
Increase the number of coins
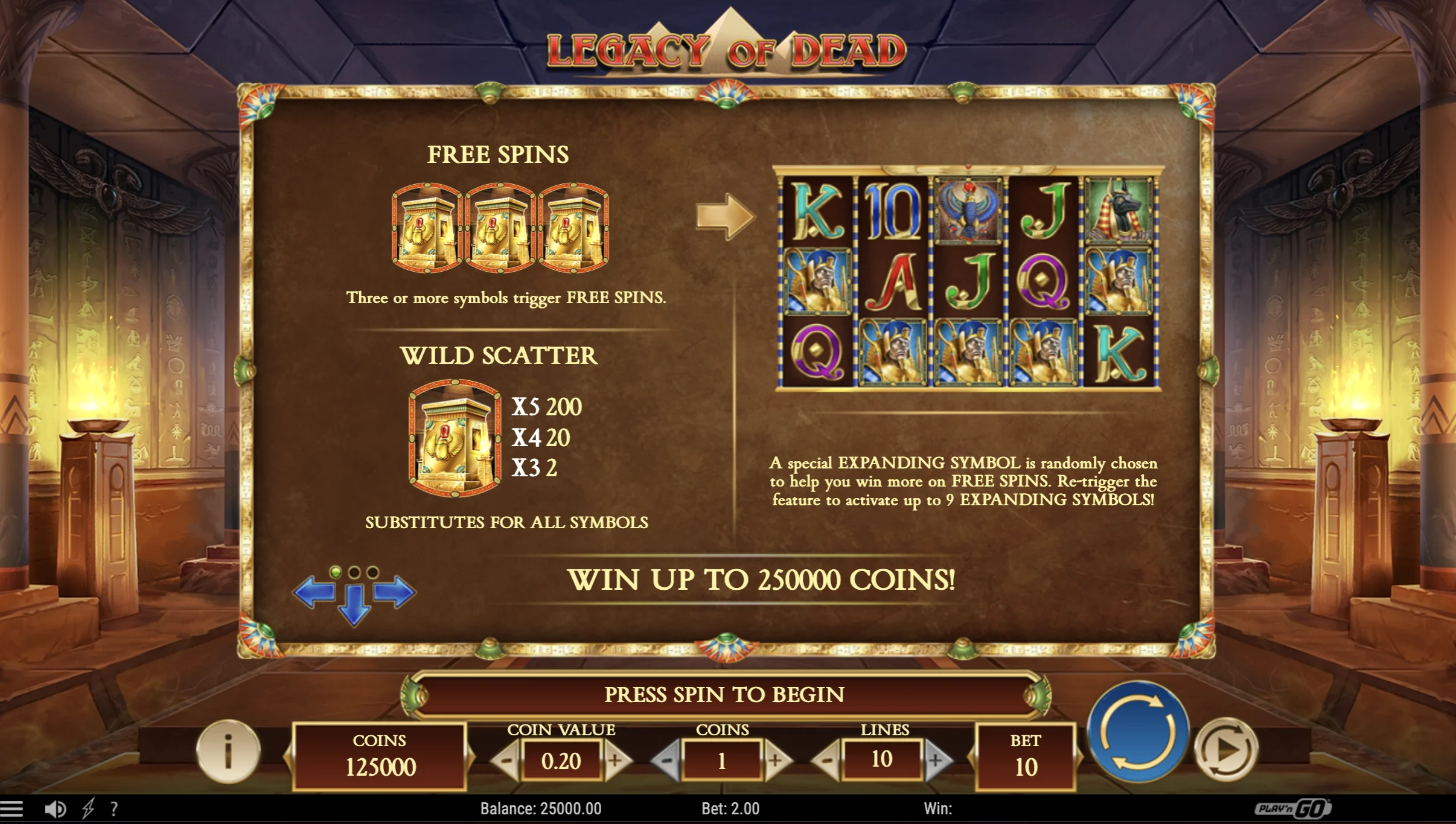pyautogui.click(x=777, y=761)
